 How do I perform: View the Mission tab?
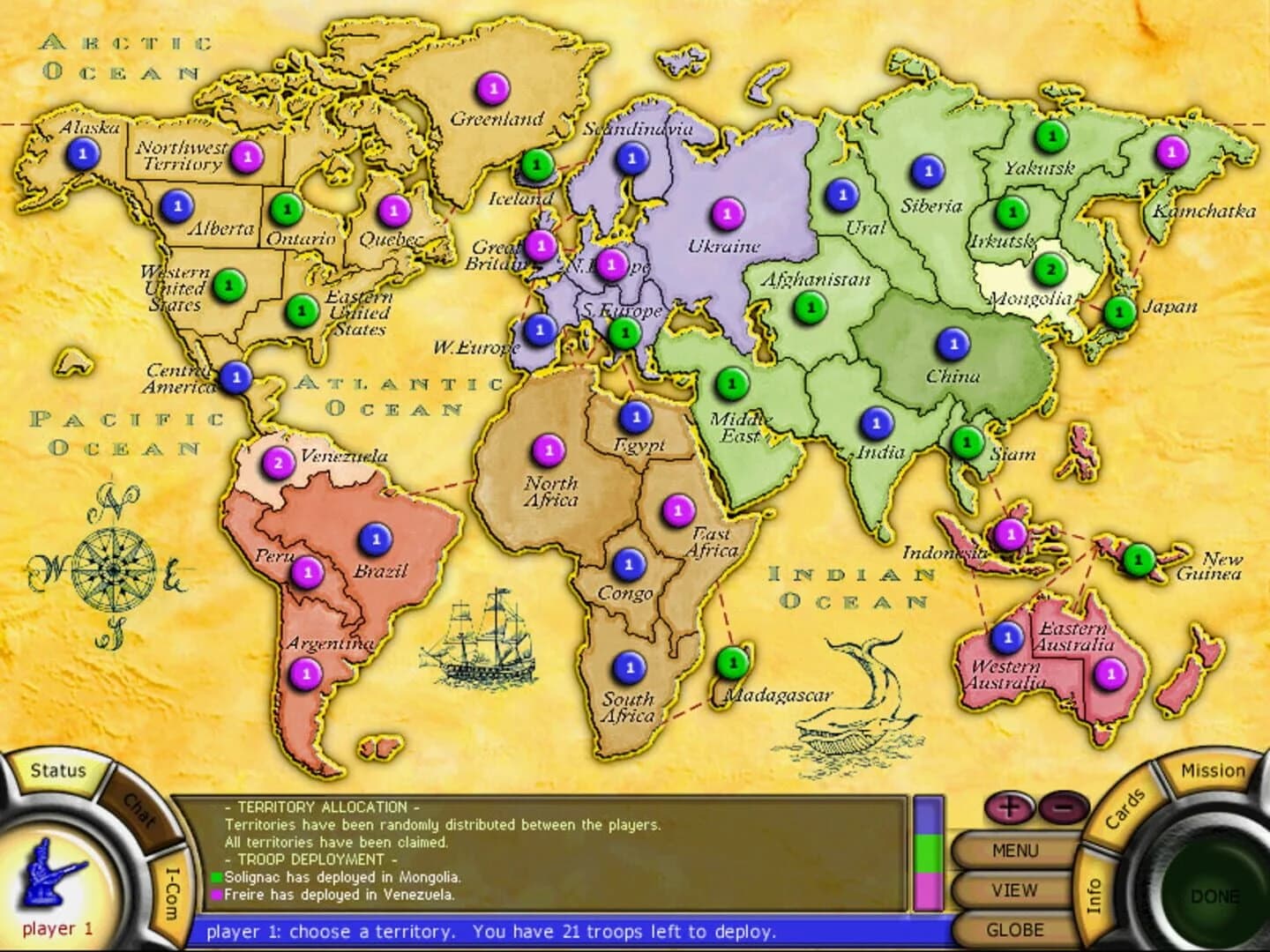click(1213, 770)
